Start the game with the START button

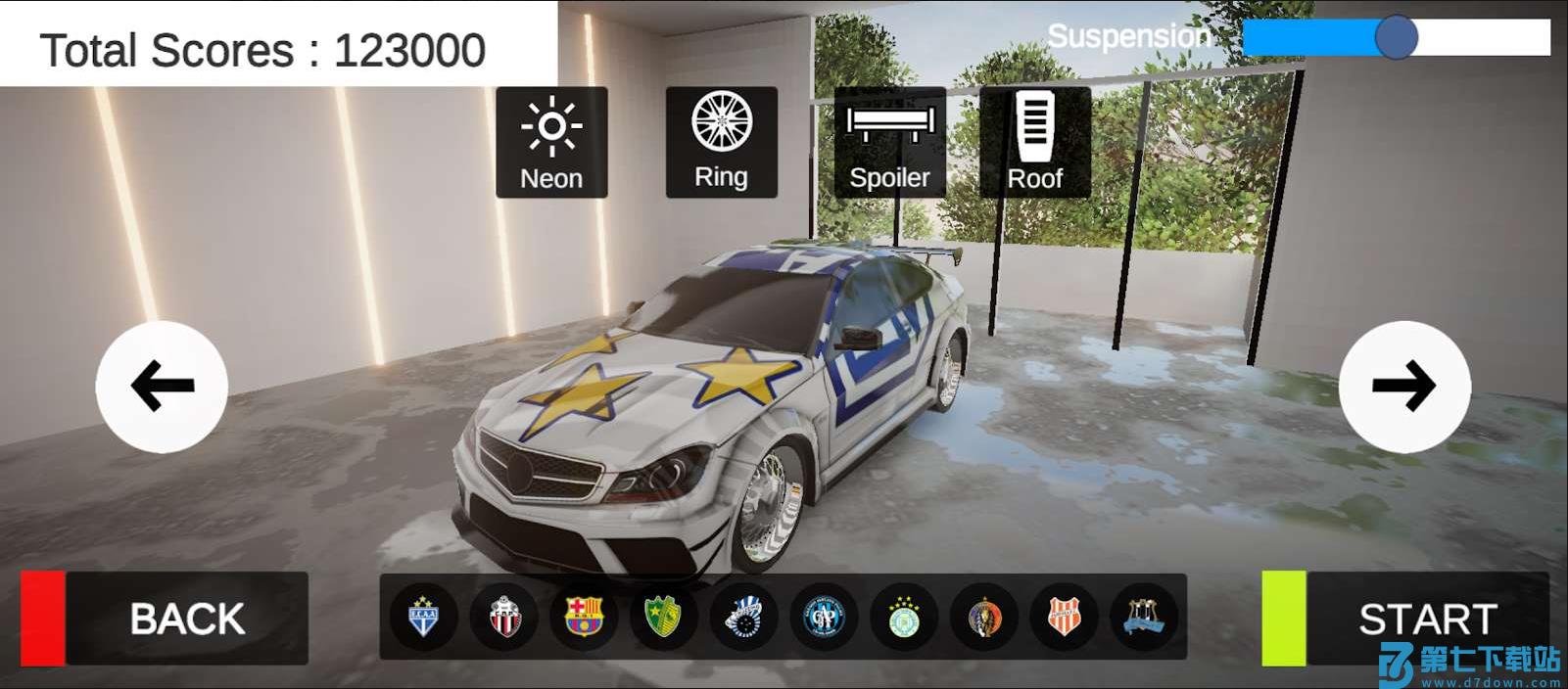coord(1405,619)
